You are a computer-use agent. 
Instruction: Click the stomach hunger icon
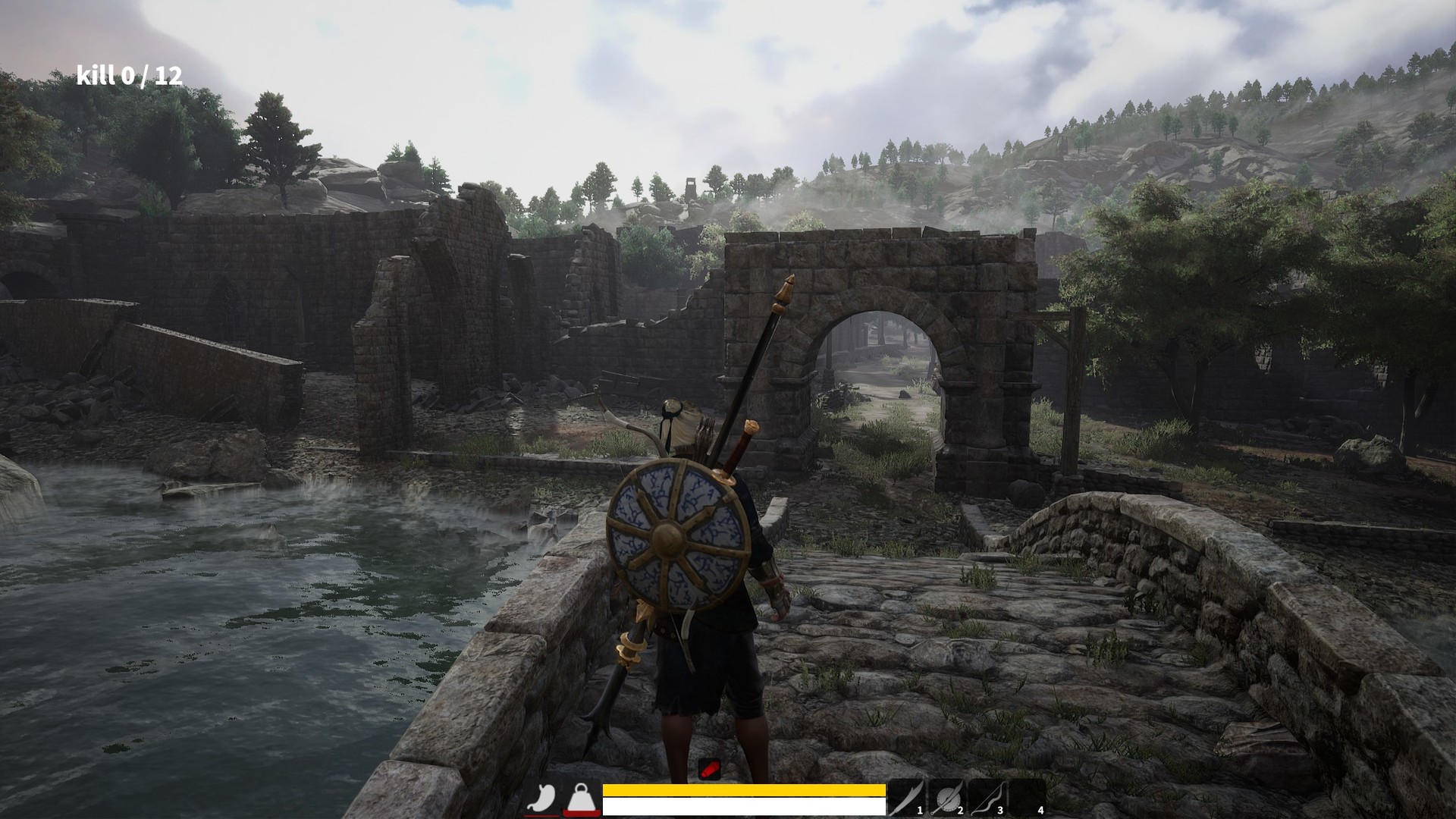coord(541,799)
